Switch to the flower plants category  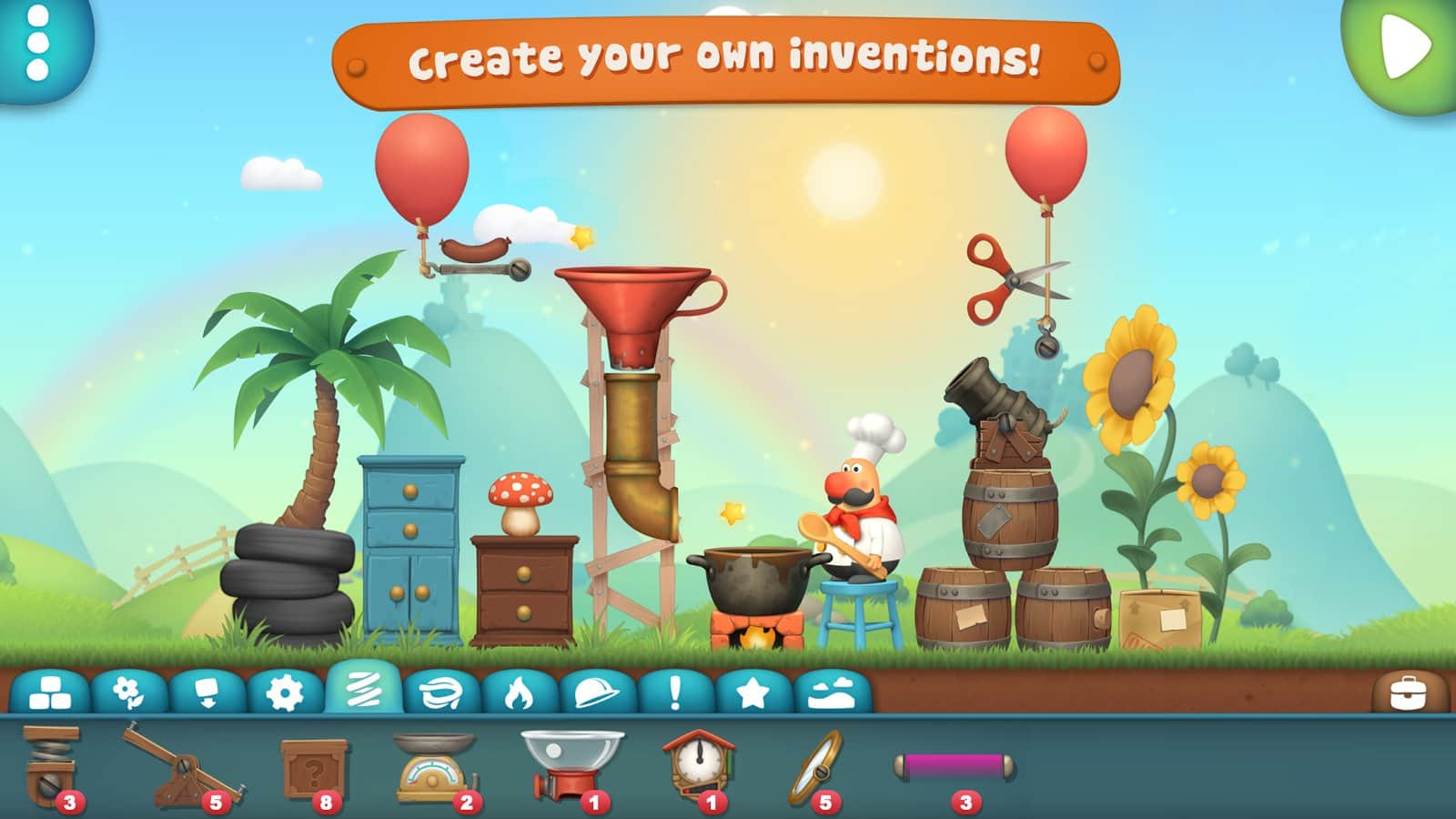(128, 693)
